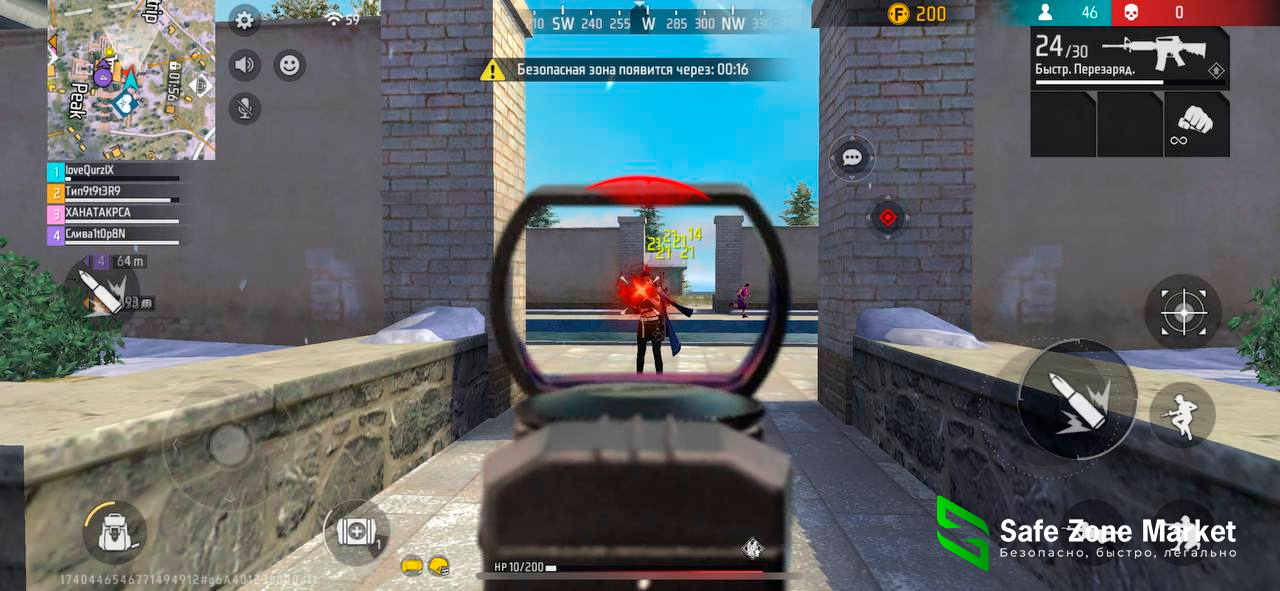The height and width of the screenshot is (591, 1280).
Task: Toggle the speaker sound icon
Action: coord(244,66)
